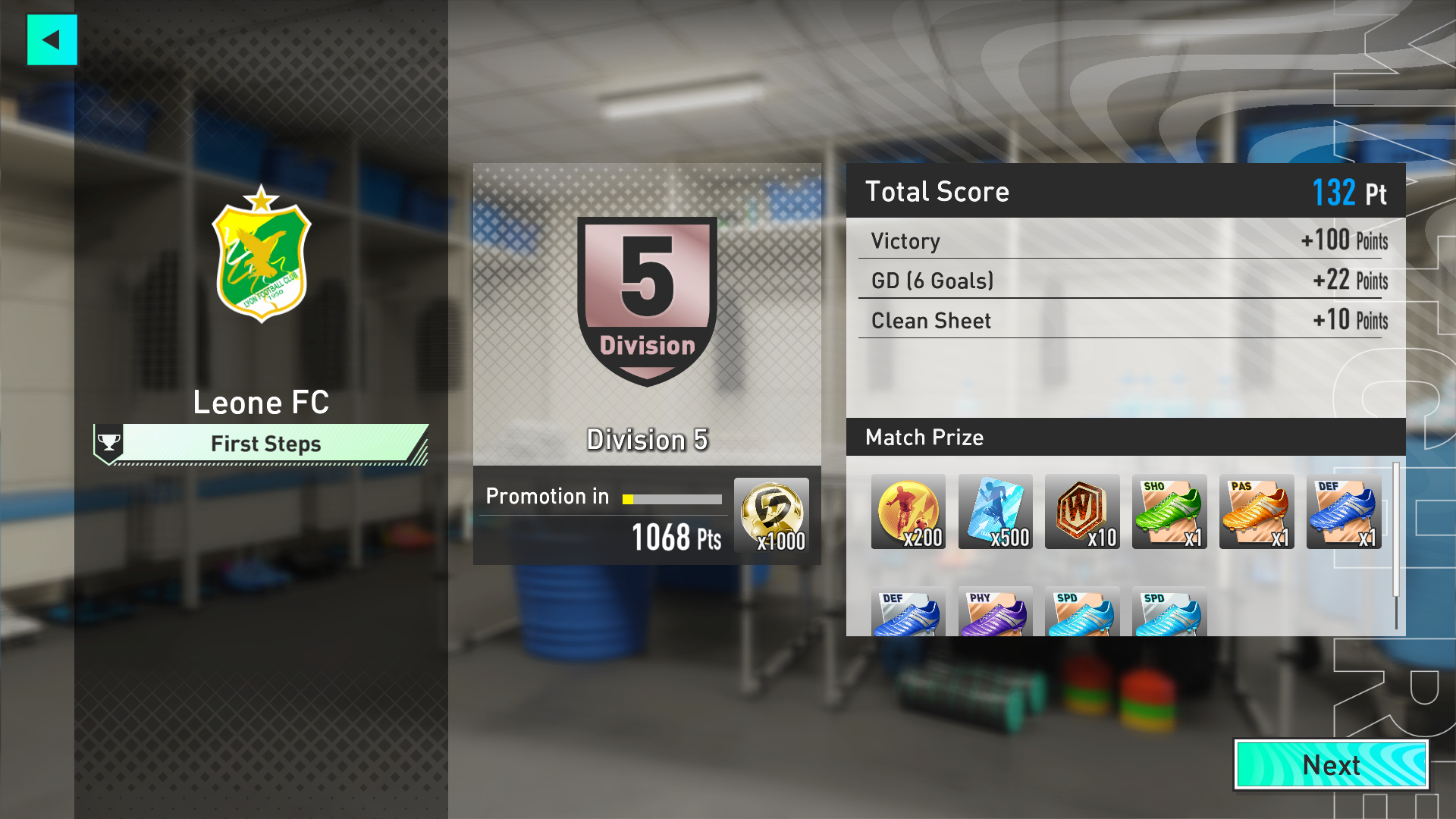The height and width of the screenshot is (819, 1456).
Task: Select the x10 W badge prize
Action: [1081, 512]
